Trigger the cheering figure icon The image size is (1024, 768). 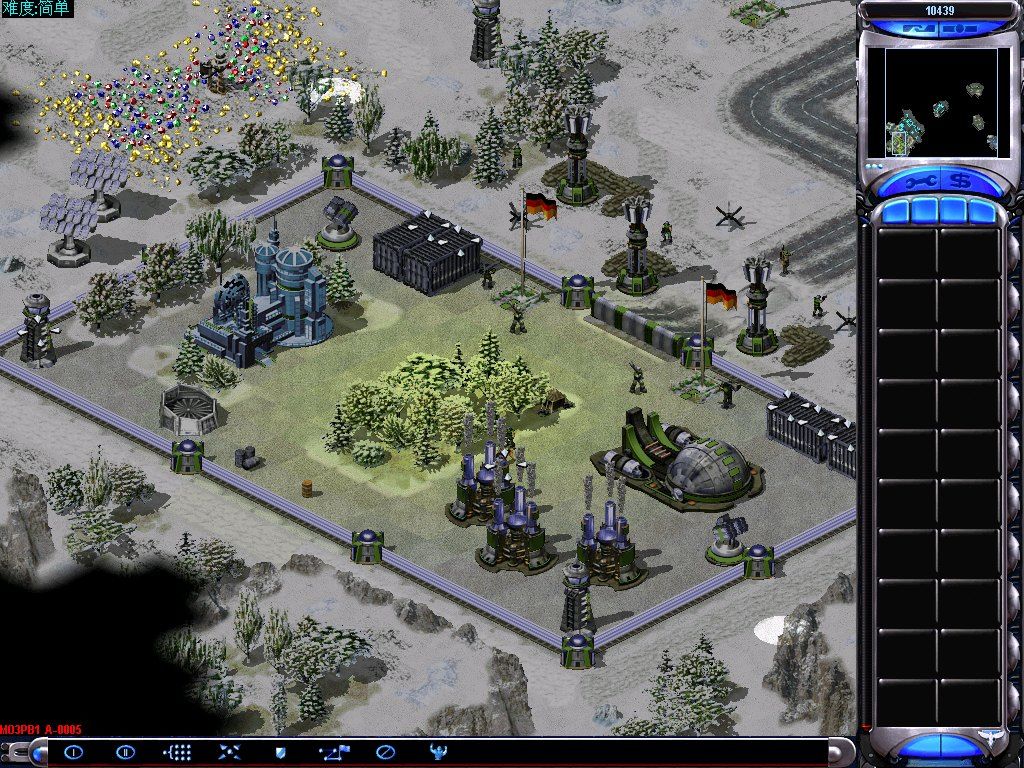(x=437, y=751)
